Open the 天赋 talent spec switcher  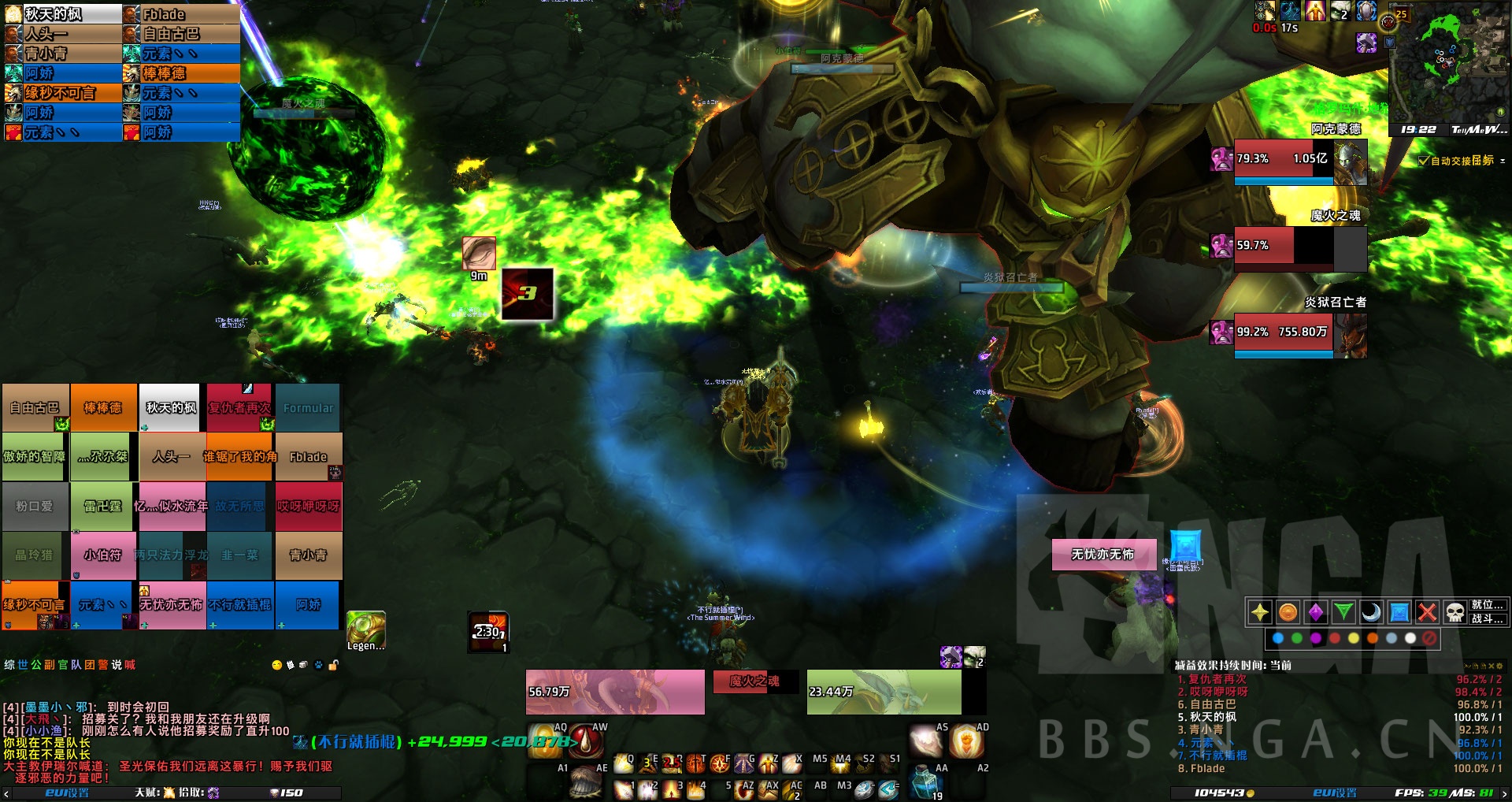click(154, 793)
